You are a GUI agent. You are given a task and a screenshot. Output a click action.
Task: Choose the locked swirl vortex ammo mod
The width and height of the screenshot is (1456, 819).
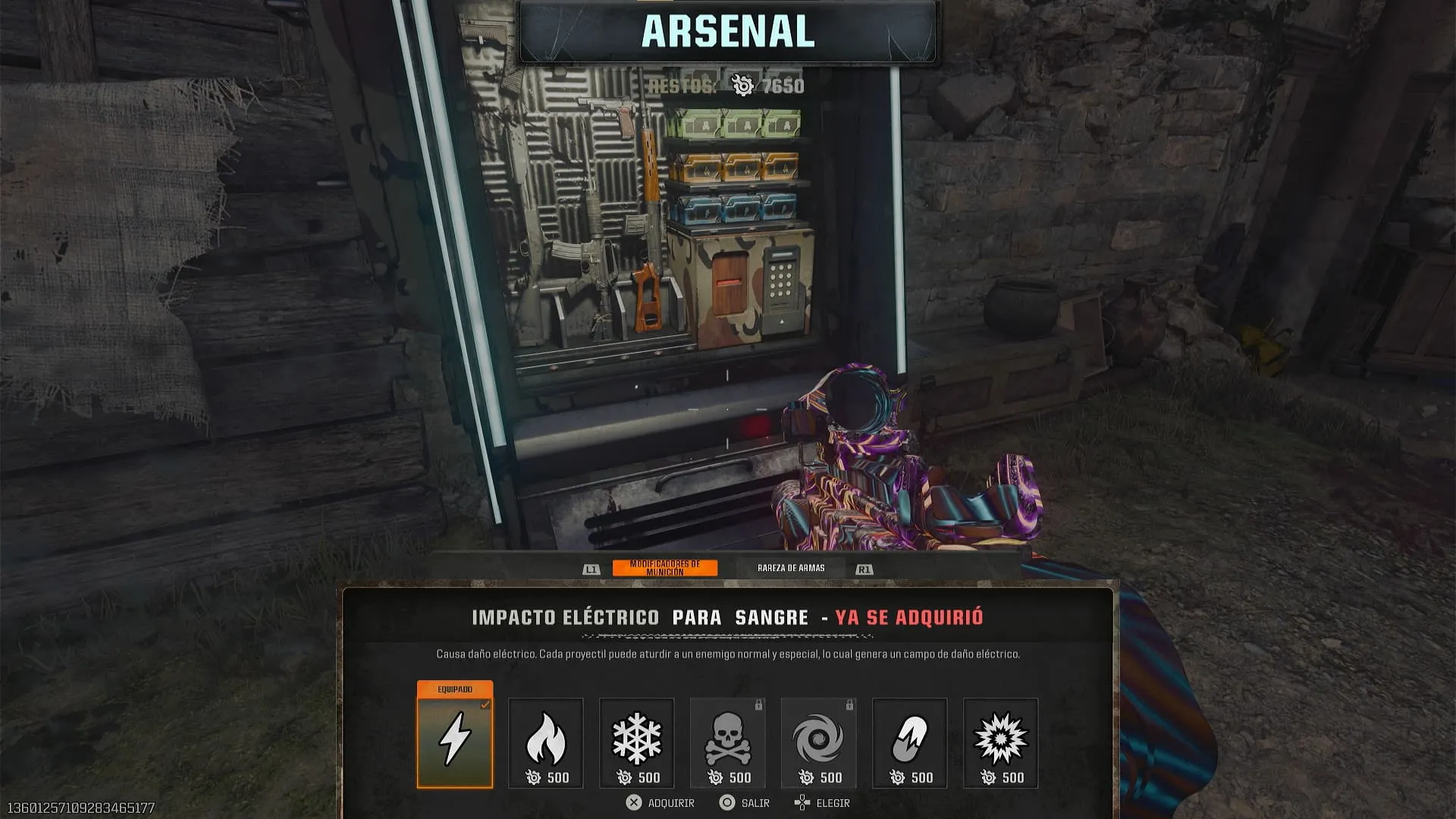(819, 742)
